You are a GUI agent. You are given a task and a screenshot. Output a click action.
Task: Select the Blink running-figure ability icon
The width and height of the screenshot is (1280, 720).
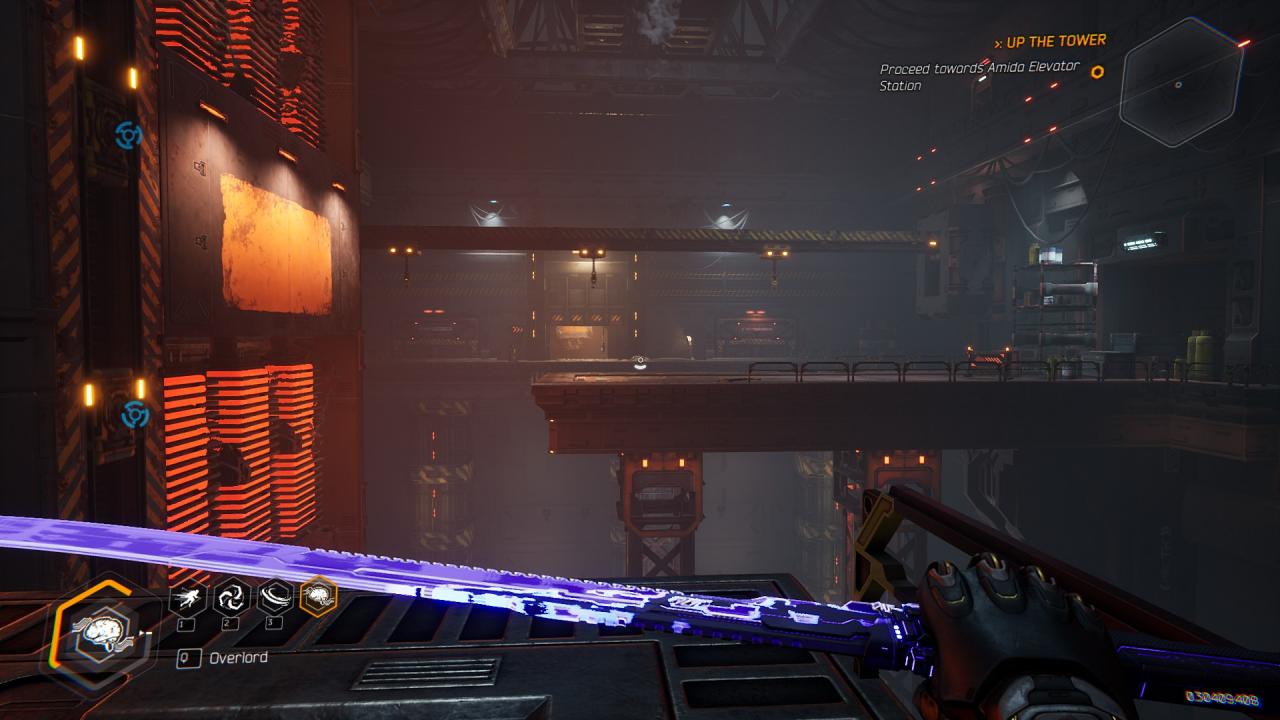187,598
